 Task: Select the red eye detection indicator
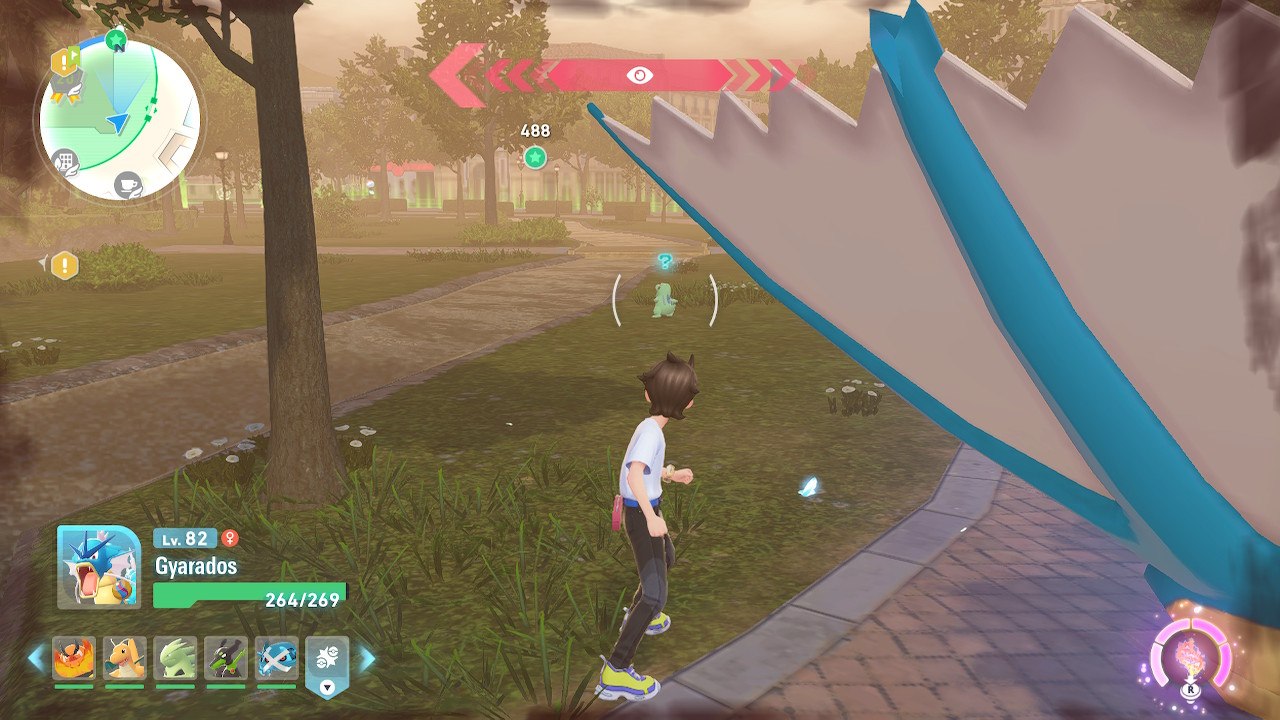639,75
